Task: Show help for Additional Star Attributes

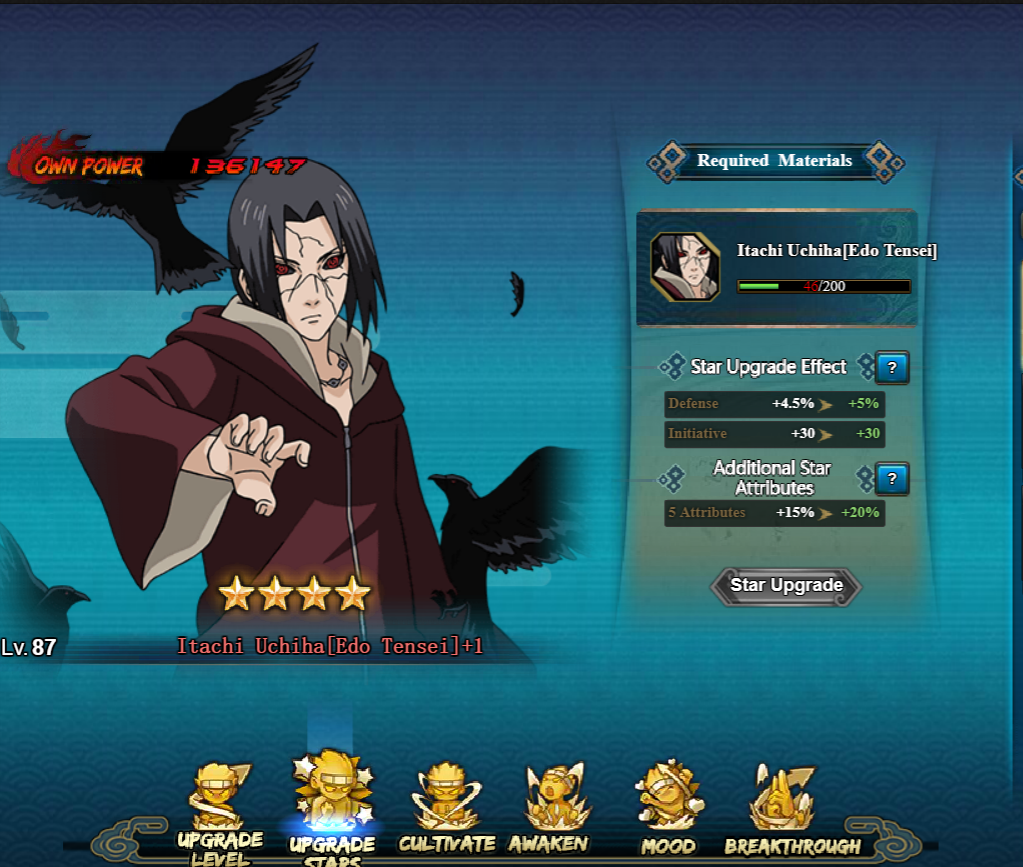Action: (x=891, y=479)
